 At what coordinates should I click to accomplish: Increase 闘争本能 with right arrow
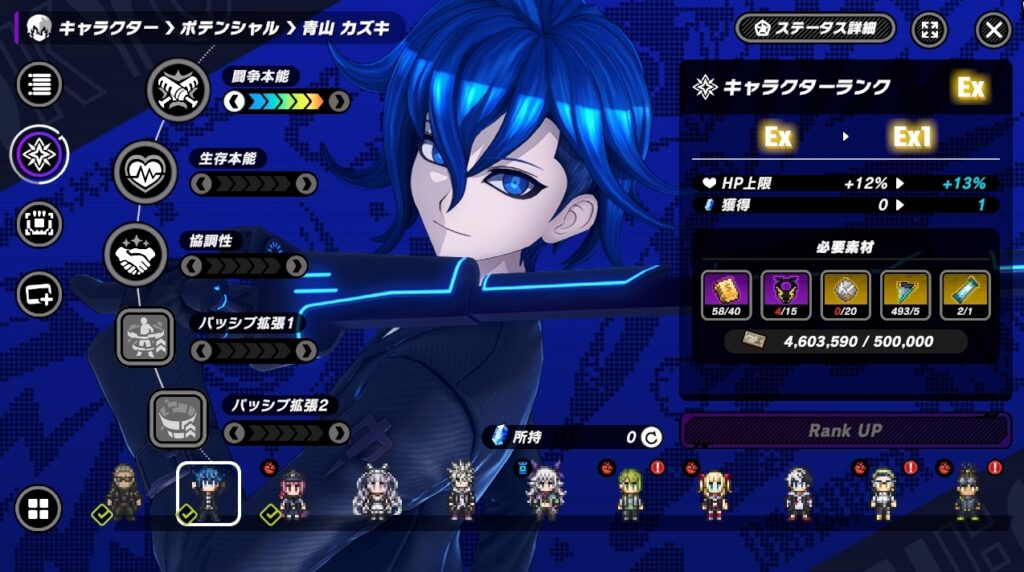pyautogui.click(x=338, y=101)
